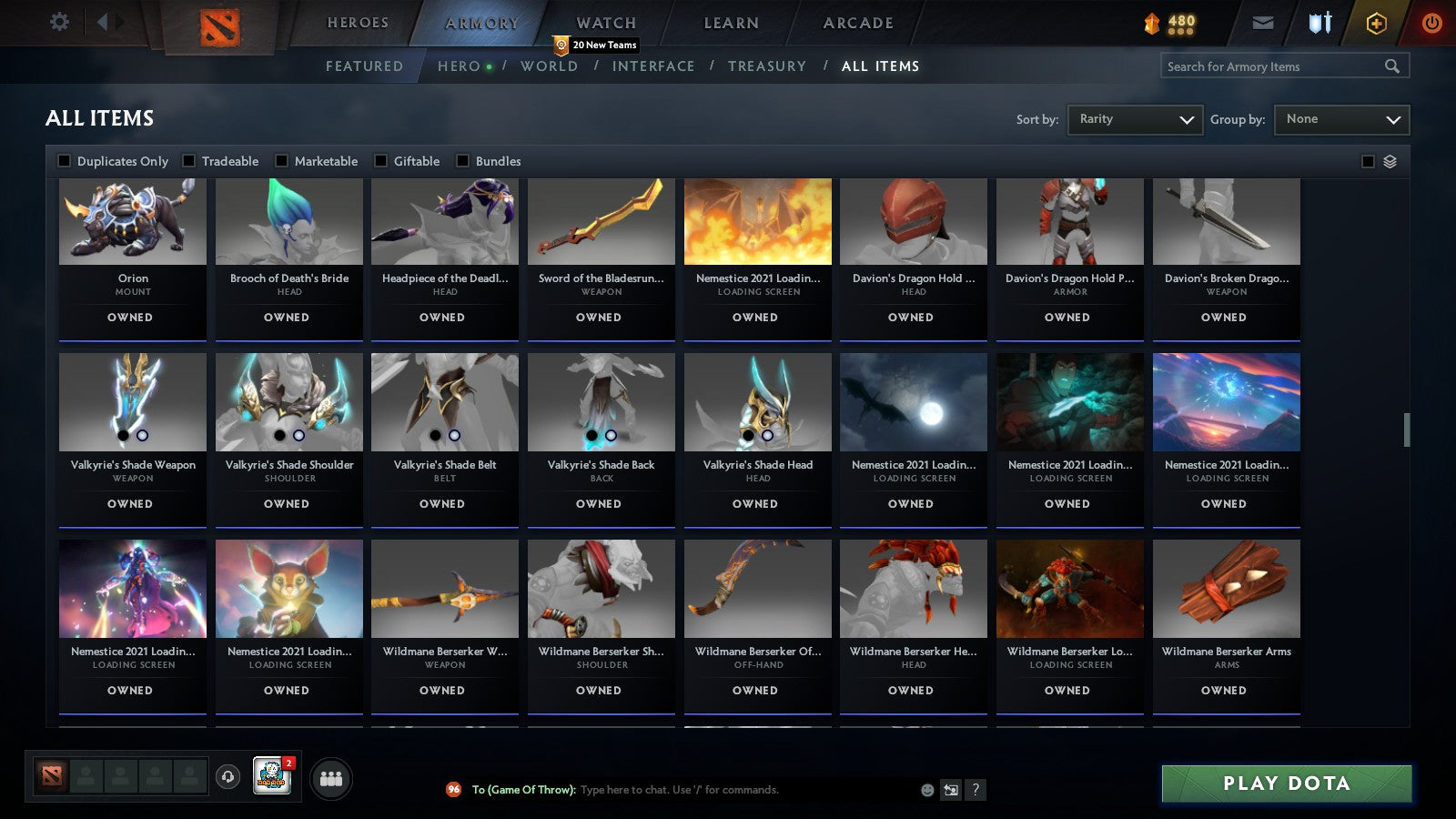Click the magnifying glass in the Armory search bar
Image resolution: width=1456 pixels, height=819 pixels.
[1392, 66]
